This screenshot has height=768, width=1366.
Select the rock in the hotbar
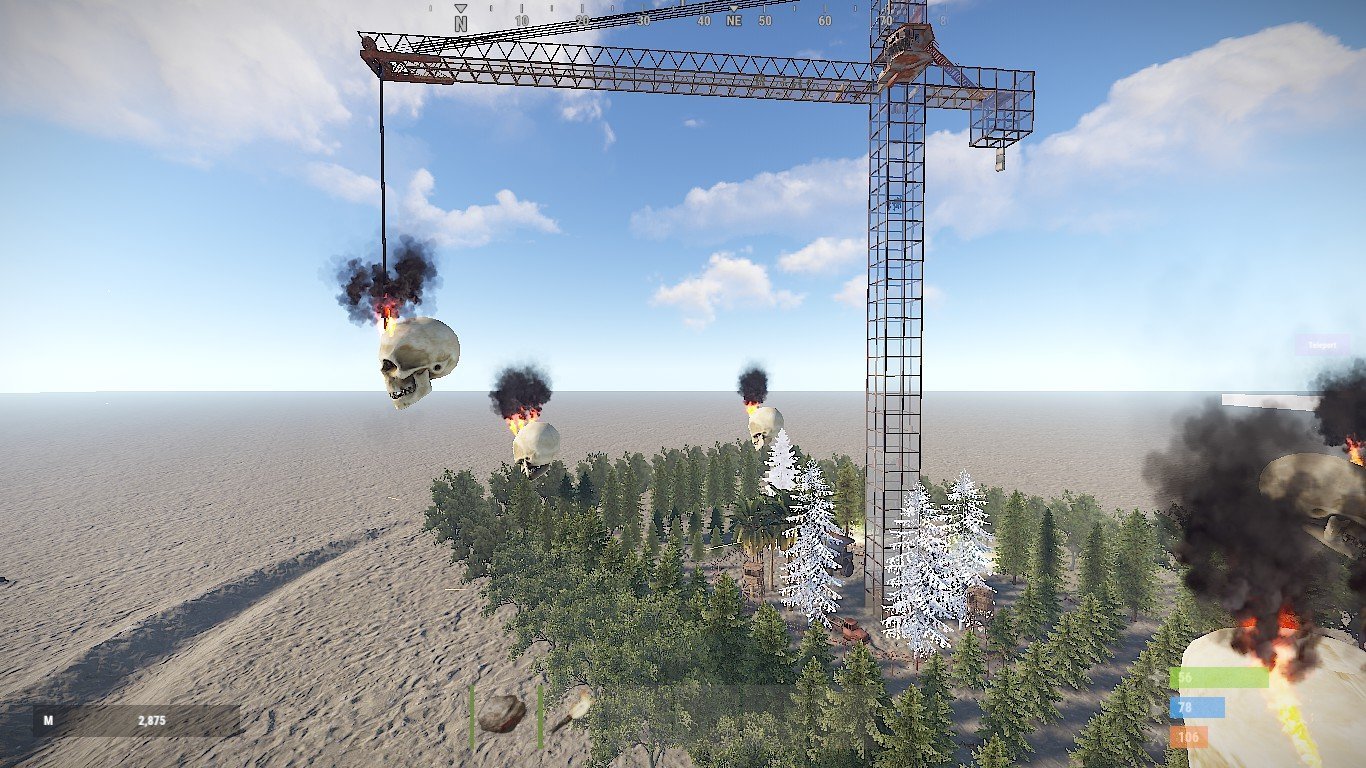pos(503,714)
